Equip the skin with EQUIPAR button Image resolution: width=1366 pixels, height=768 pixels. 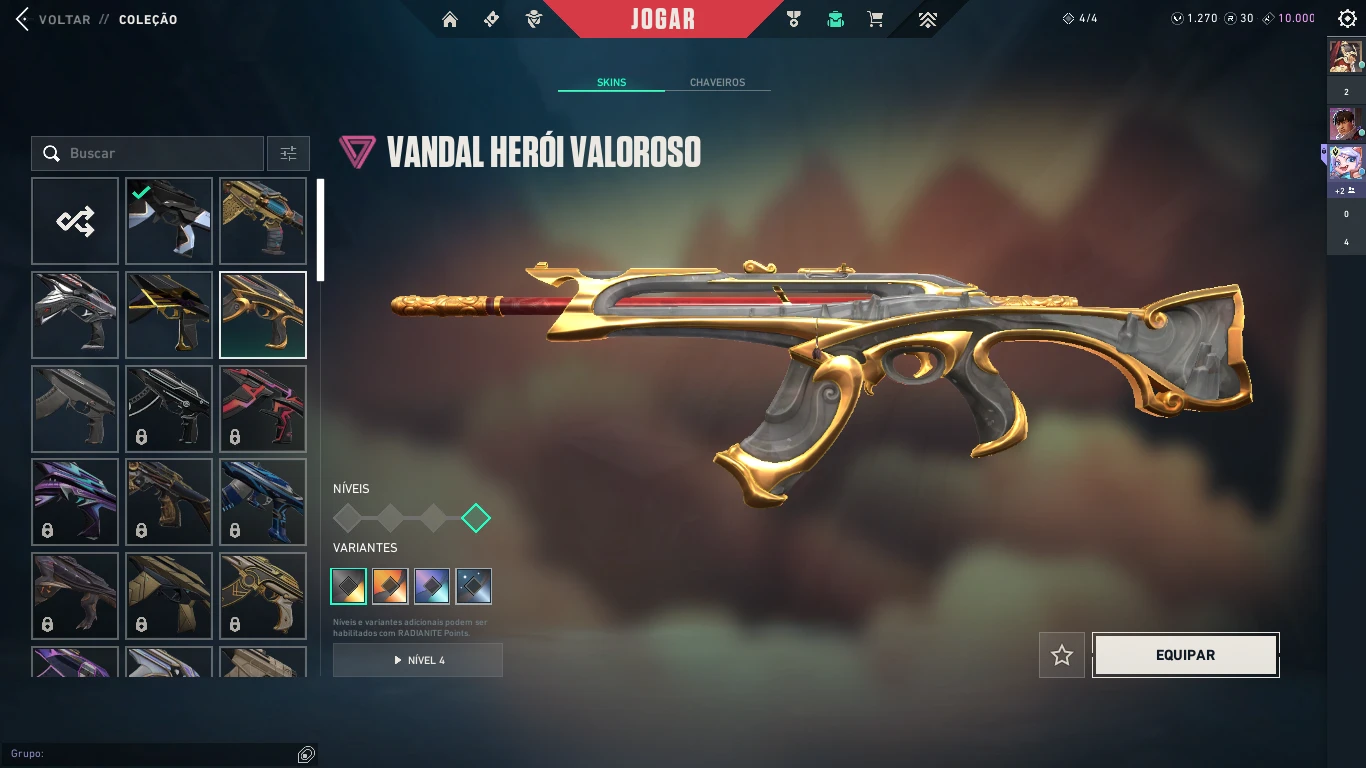point(1185,655)
